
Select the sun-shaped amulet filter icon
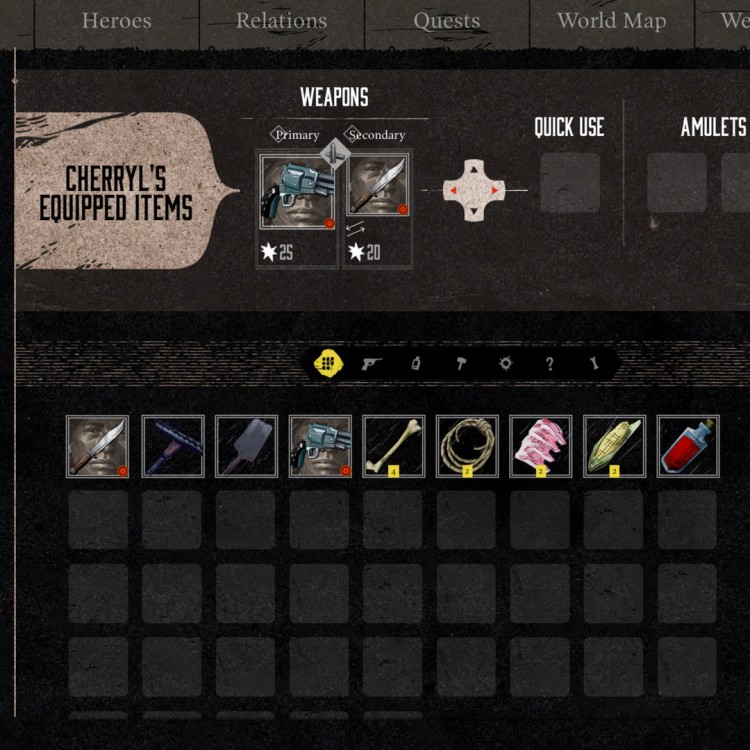[x=505, y=364]
